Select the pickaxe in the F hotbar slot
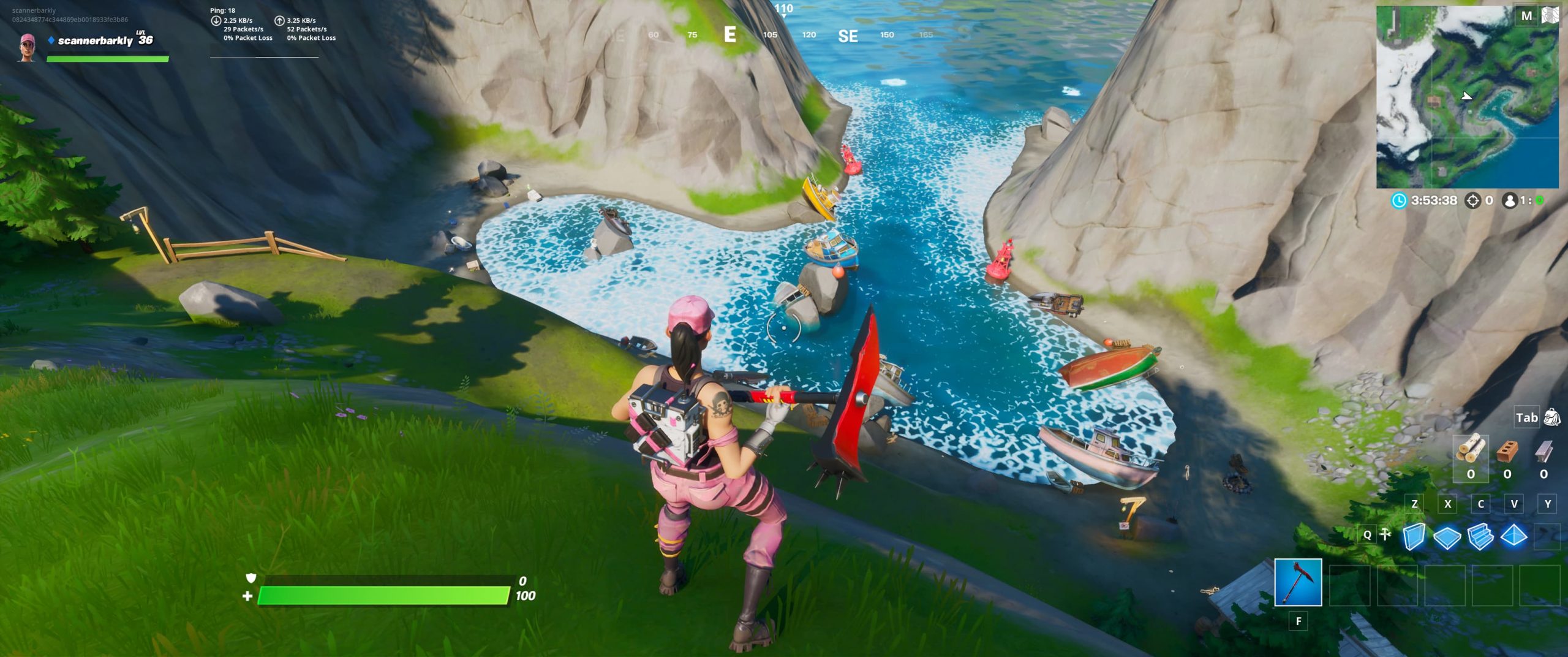1568x657 pixels. [1298, 582]
